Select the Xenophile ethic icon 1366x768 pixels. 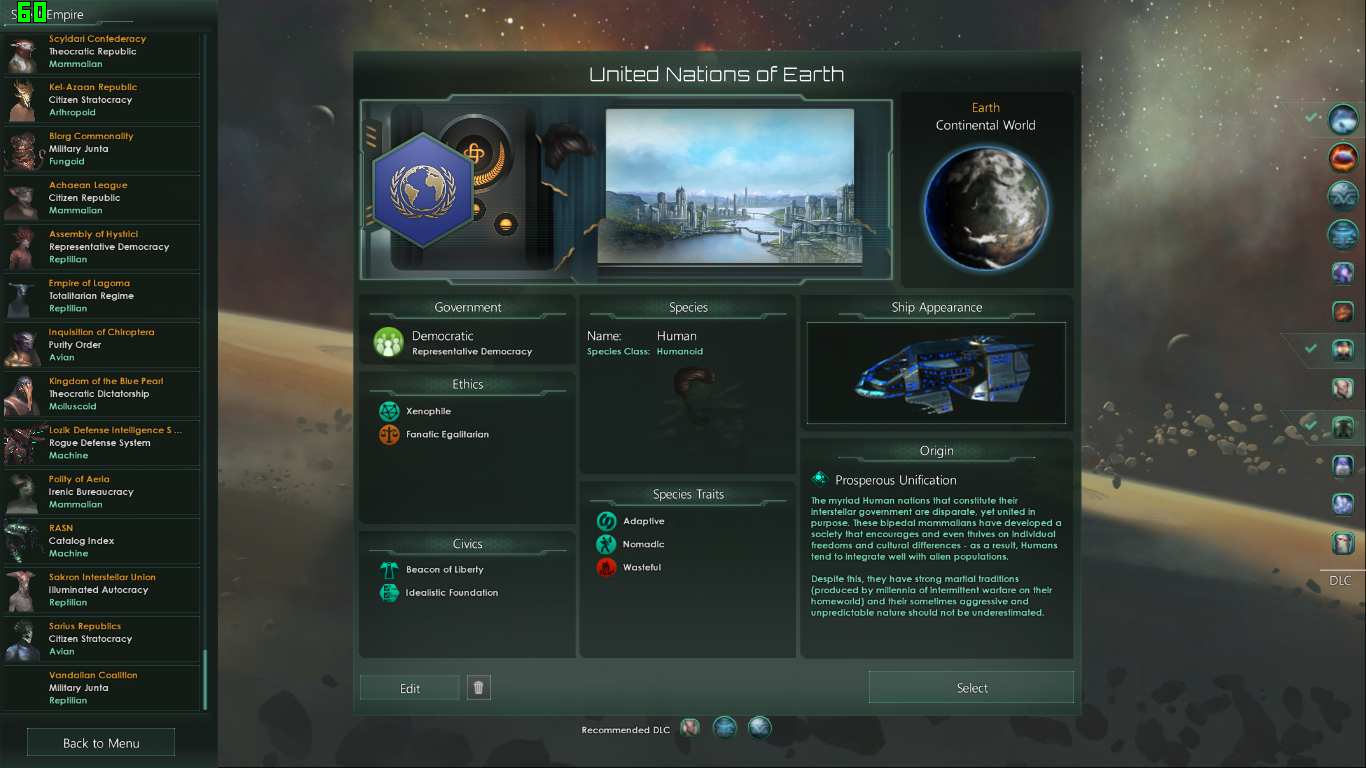[389, 410]
